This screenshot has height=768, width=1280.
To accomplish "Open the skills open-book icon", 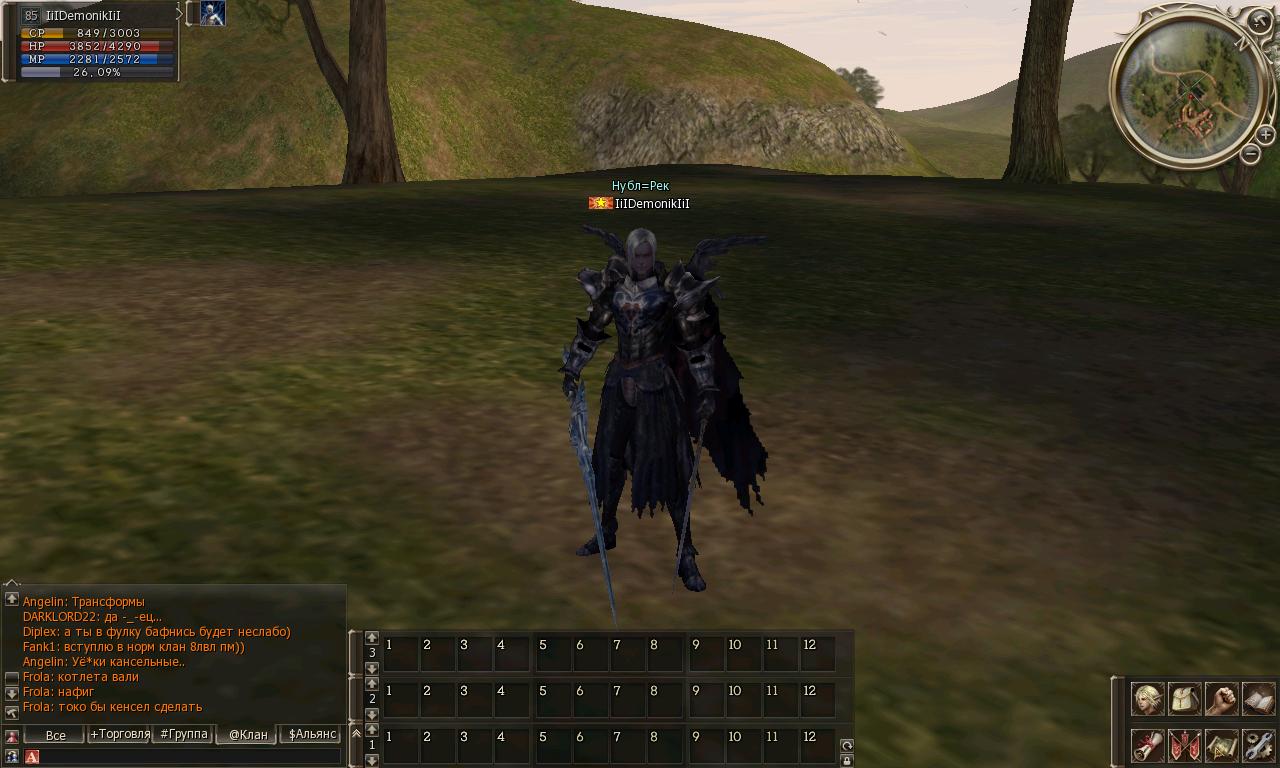I will click(1258, 699).
